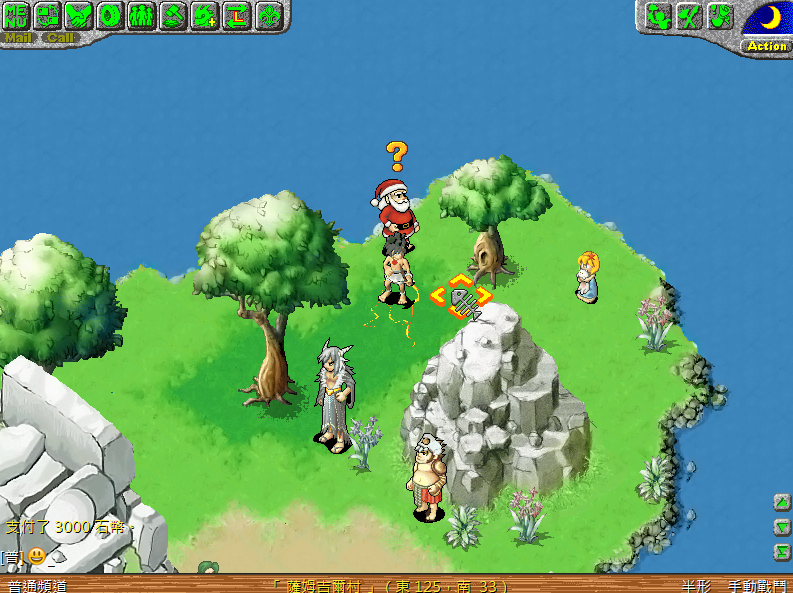Click the card exchange icon
Screen dimensions: 793x593
tap(48, 15)
